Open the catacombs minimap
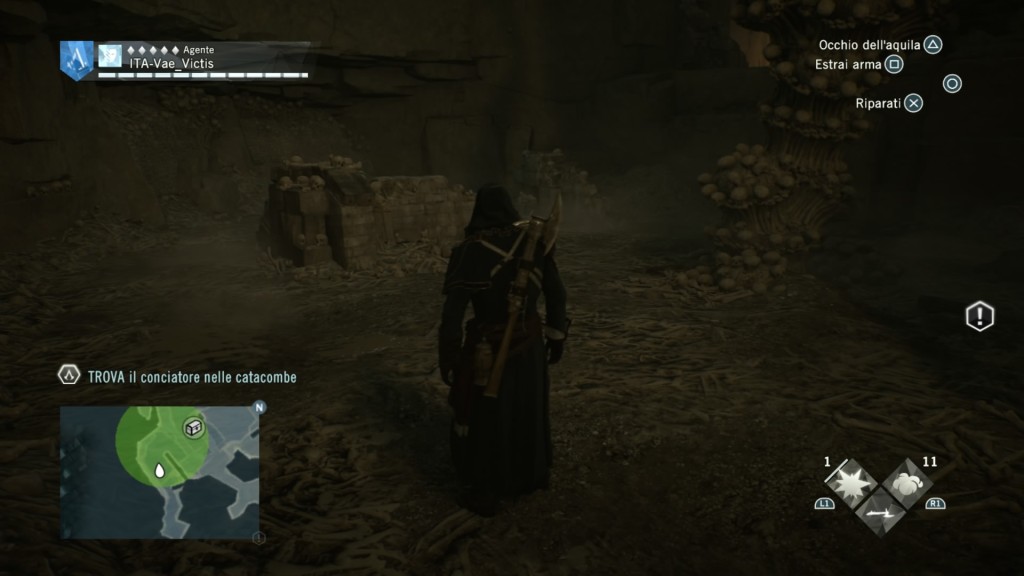1024x576 pixels. (x=160, y=472)
